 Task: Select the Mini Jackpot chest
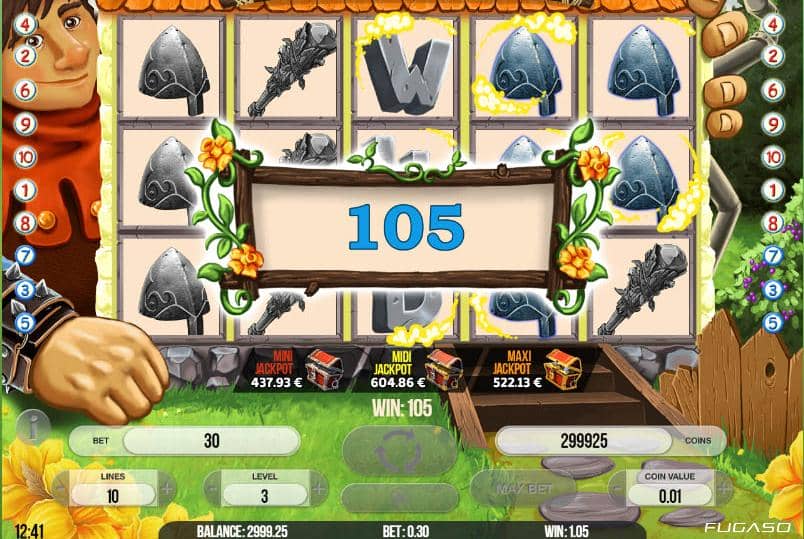322,368
